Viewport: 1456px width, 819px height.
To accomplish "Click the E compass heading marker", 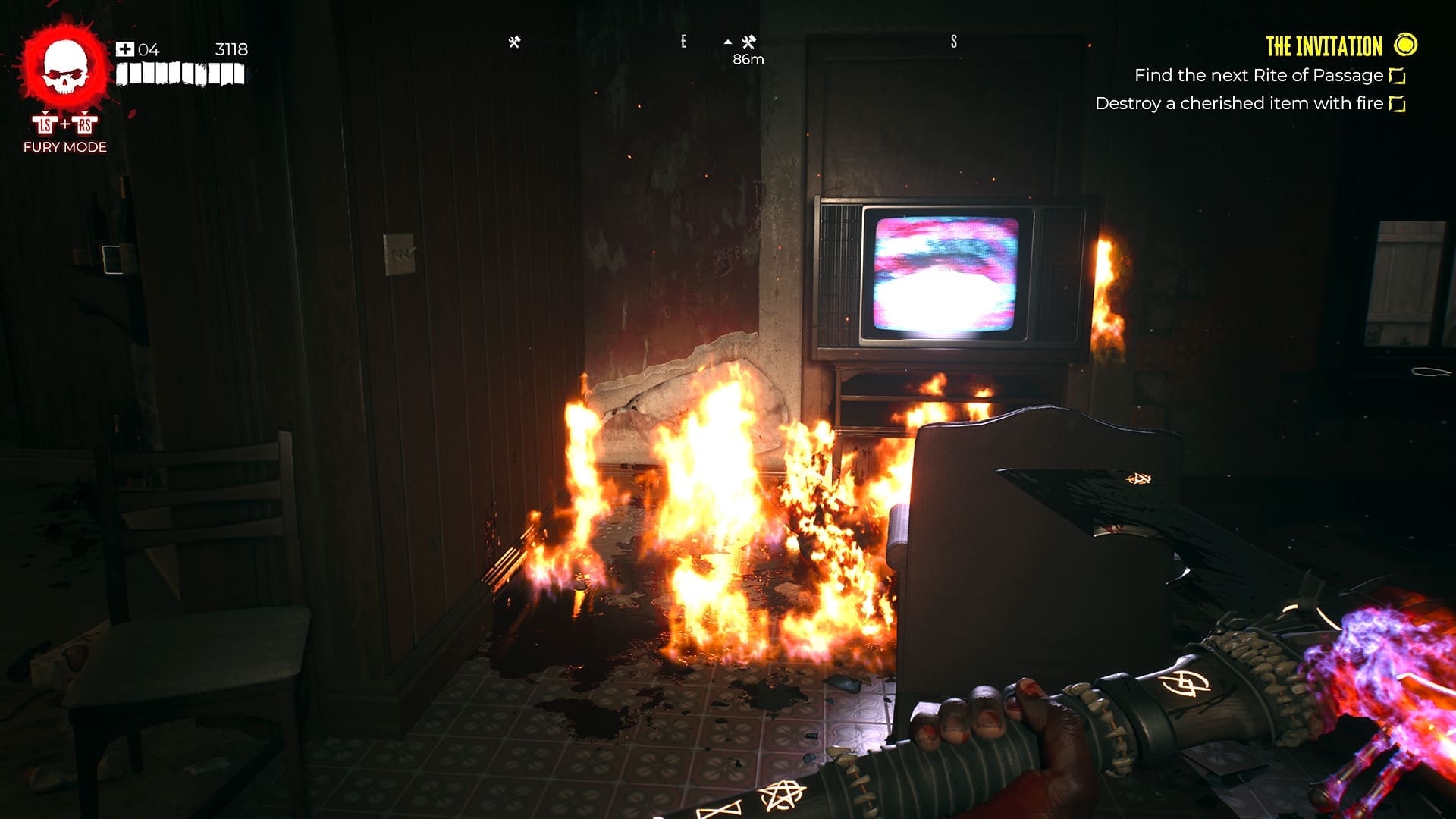I will click(685, 42).
